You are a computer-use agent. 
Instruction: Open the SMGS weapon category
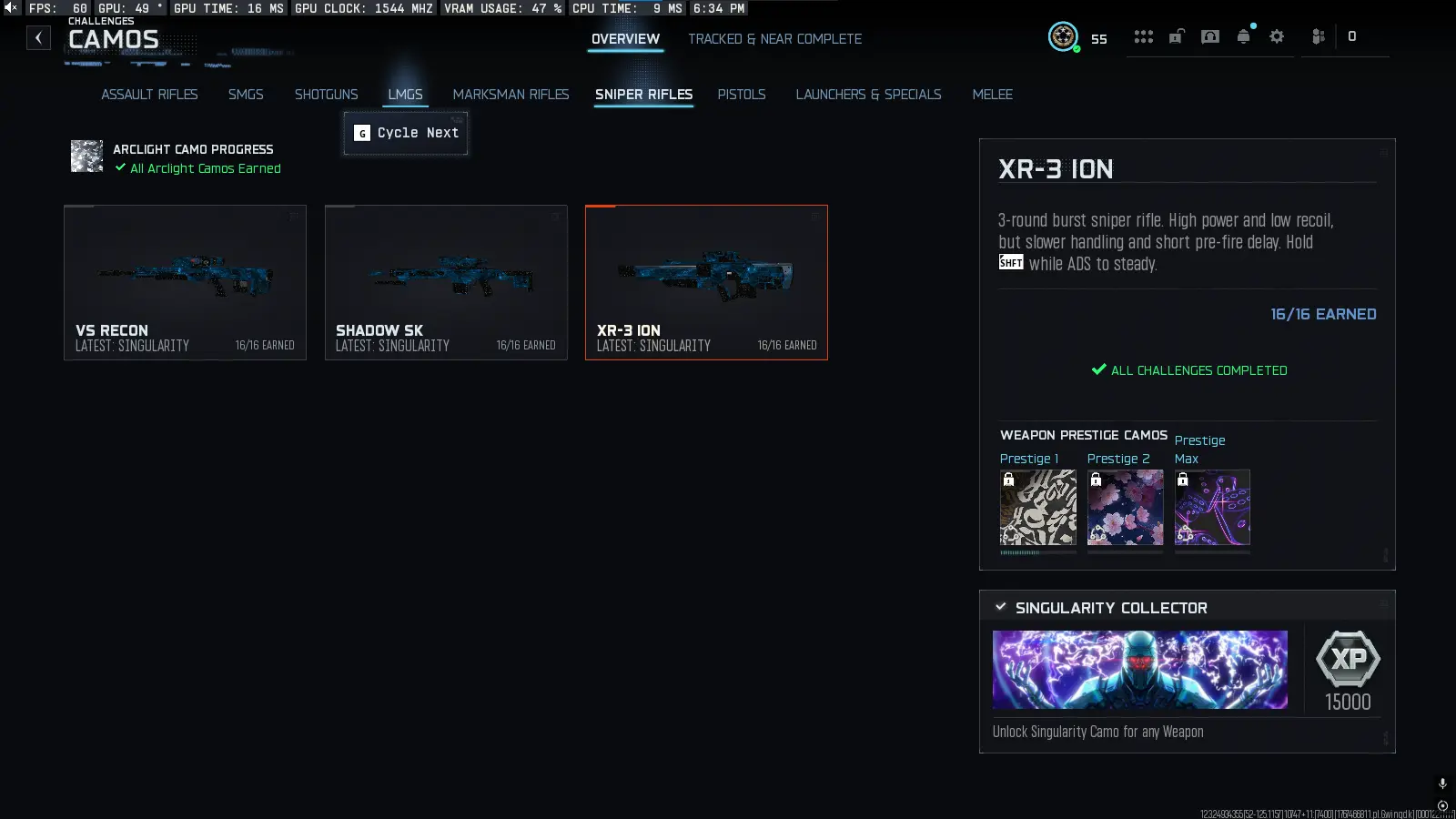pos(246,94)
